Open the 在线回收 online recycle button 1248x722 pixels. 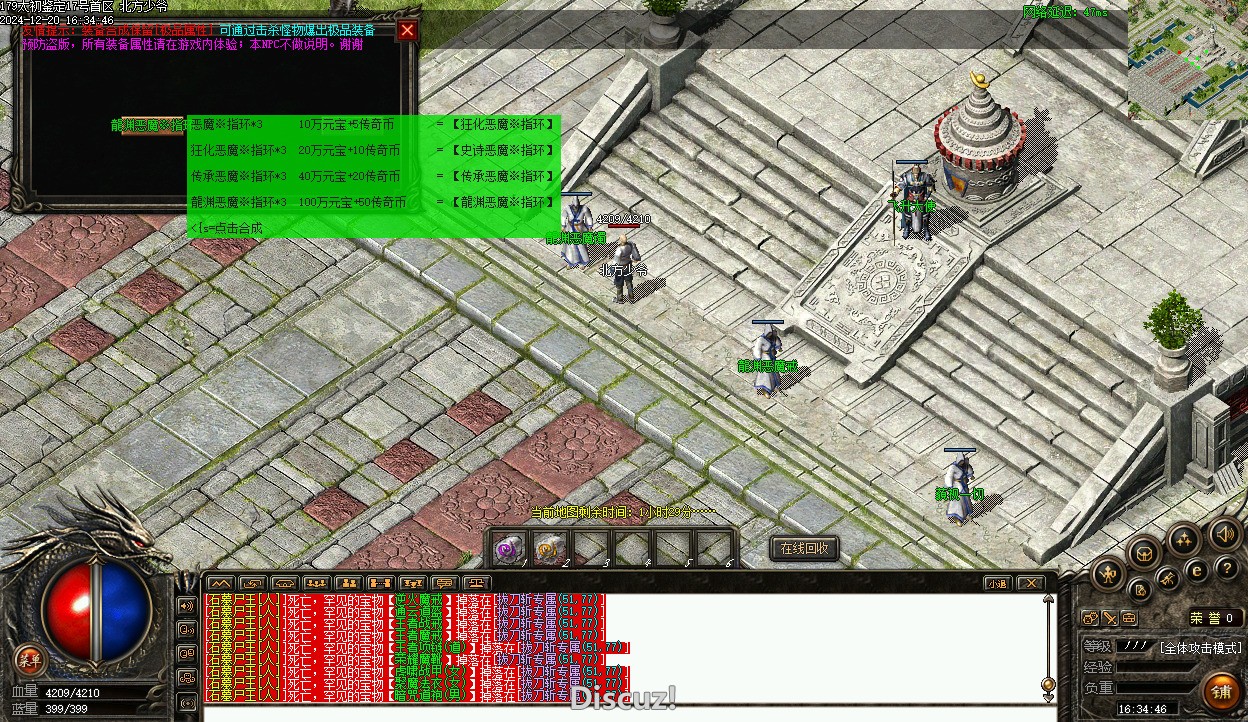pyautogui.click(x=804, y=548)
